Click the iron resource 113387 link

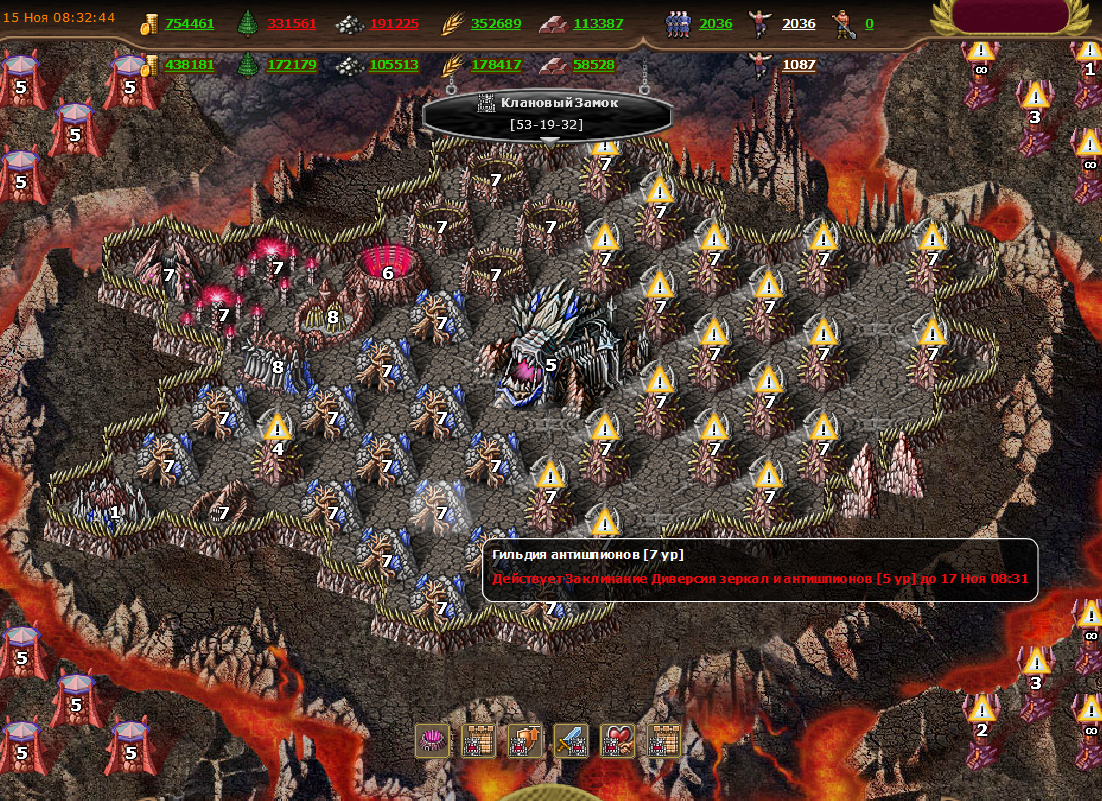[598, 24]
